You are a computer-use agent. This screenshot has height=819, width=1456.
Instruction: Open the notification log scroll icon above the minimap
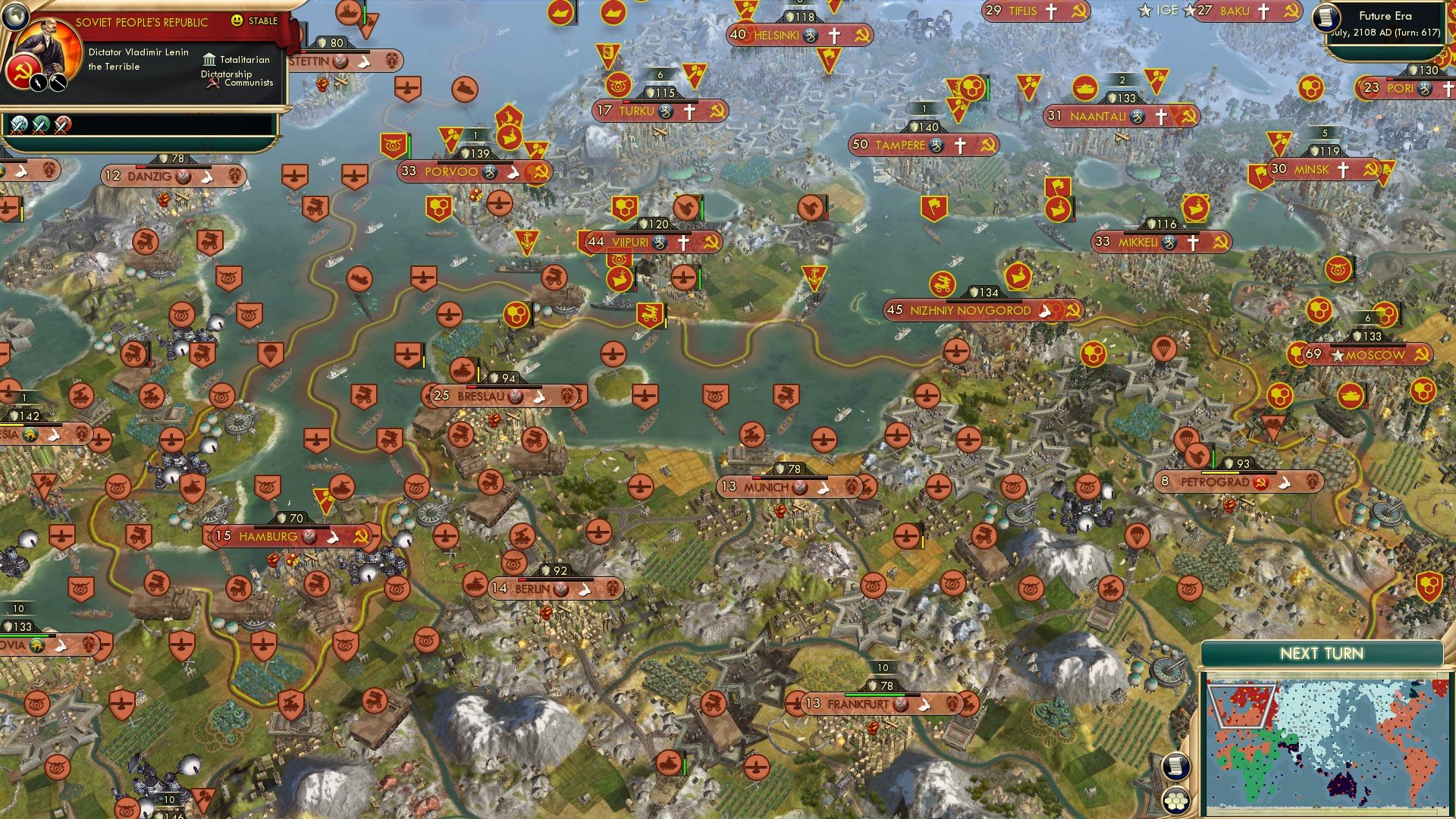point(1177,767)
